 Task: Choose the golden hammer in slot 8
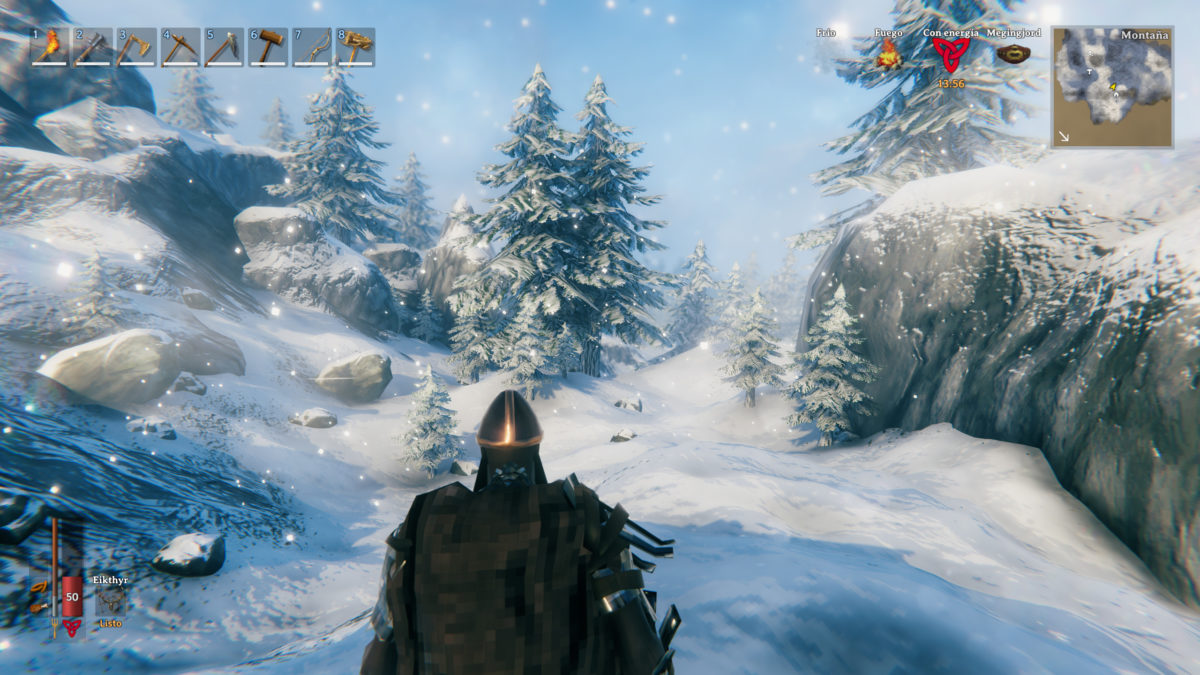[x=356, y=47]
